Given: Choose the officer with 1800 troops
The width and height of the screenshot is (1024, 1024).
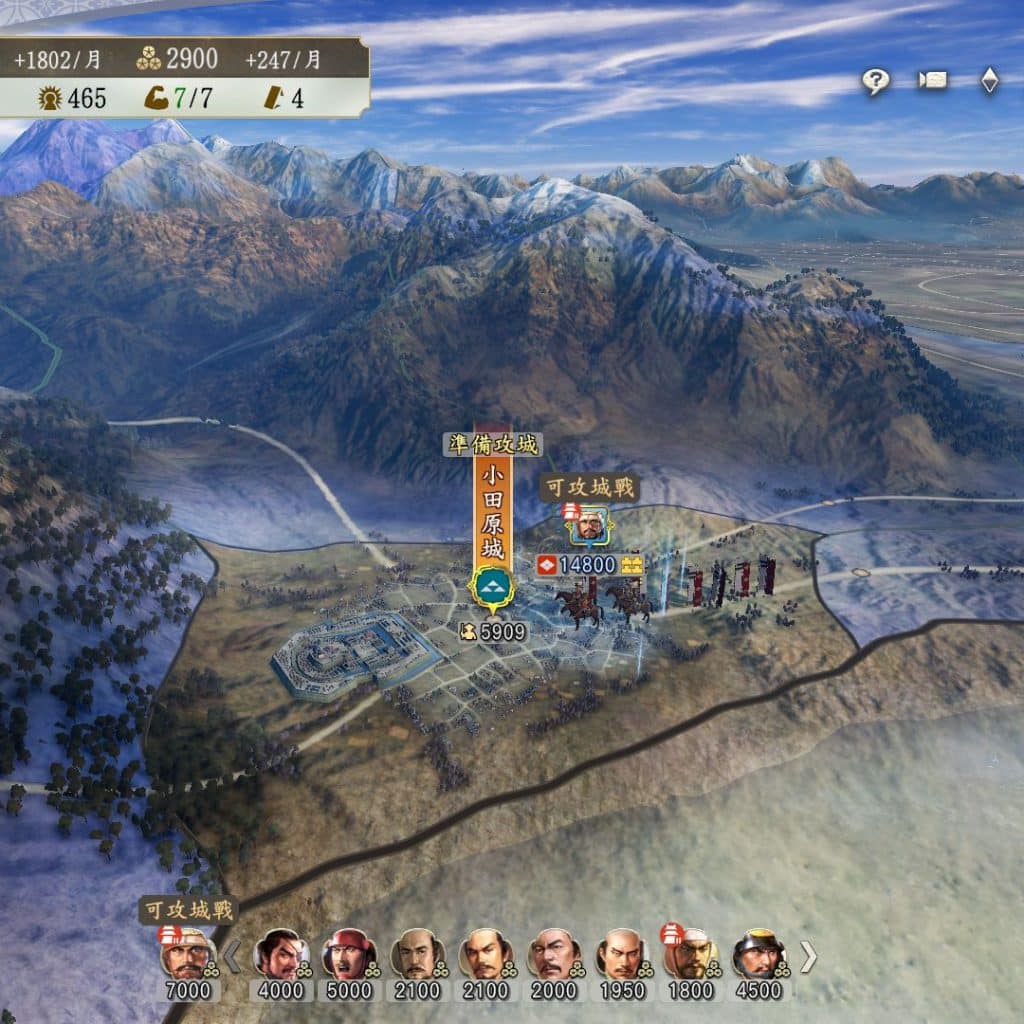Looking at the screenshot, I should coord(690,955).
